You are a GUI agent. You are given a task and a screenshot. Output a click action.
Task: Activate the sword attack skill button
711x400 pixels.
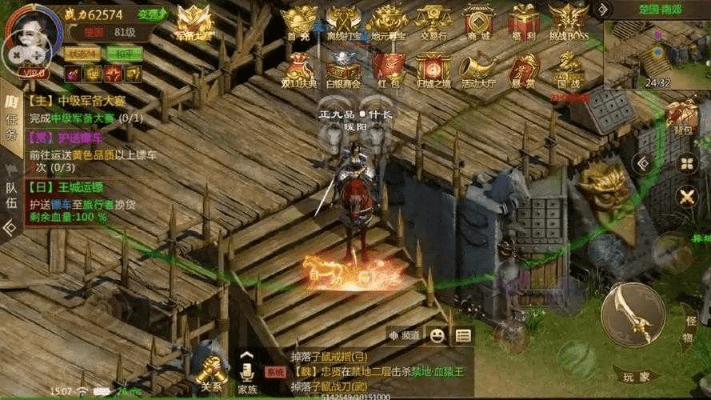point(632,312)
